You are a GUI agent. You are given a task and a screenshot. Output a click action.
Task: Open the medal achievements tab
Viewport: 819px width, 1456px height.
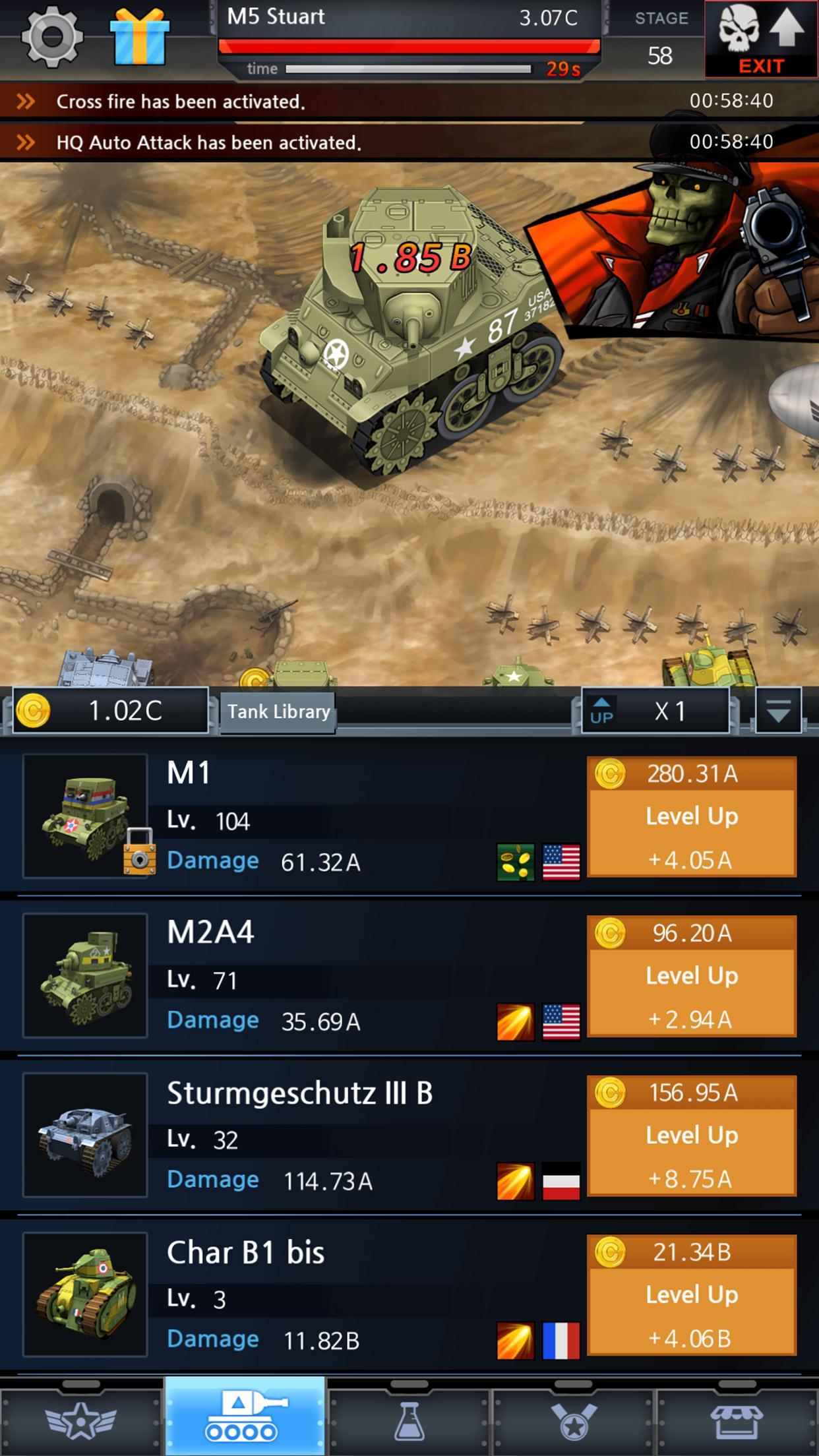click(x=573, y=1420)
